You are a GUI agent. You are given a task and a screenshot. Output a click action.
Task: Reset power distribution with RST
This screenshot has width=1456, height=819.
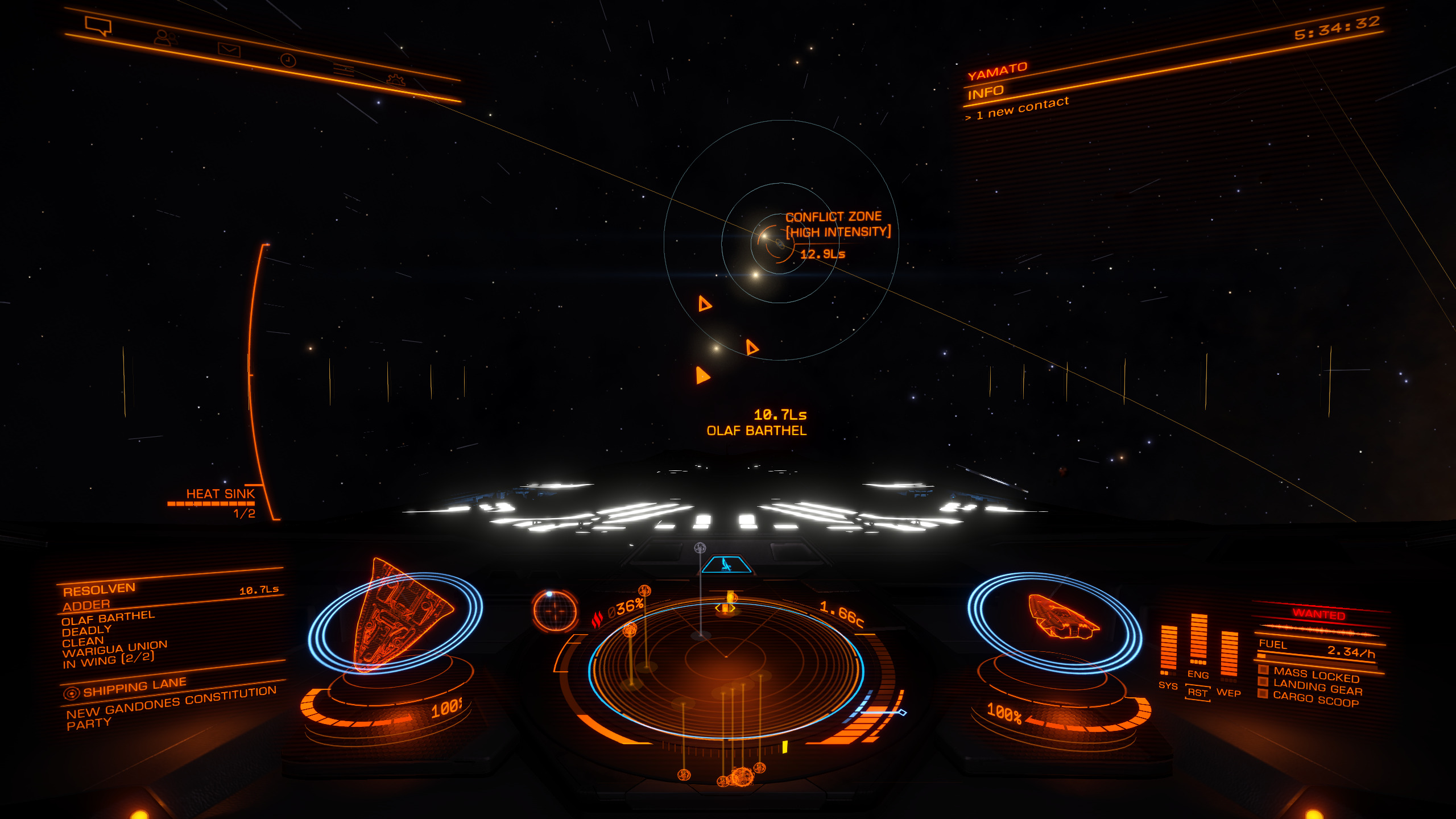pyautogui.click(x=1197, y=692)
